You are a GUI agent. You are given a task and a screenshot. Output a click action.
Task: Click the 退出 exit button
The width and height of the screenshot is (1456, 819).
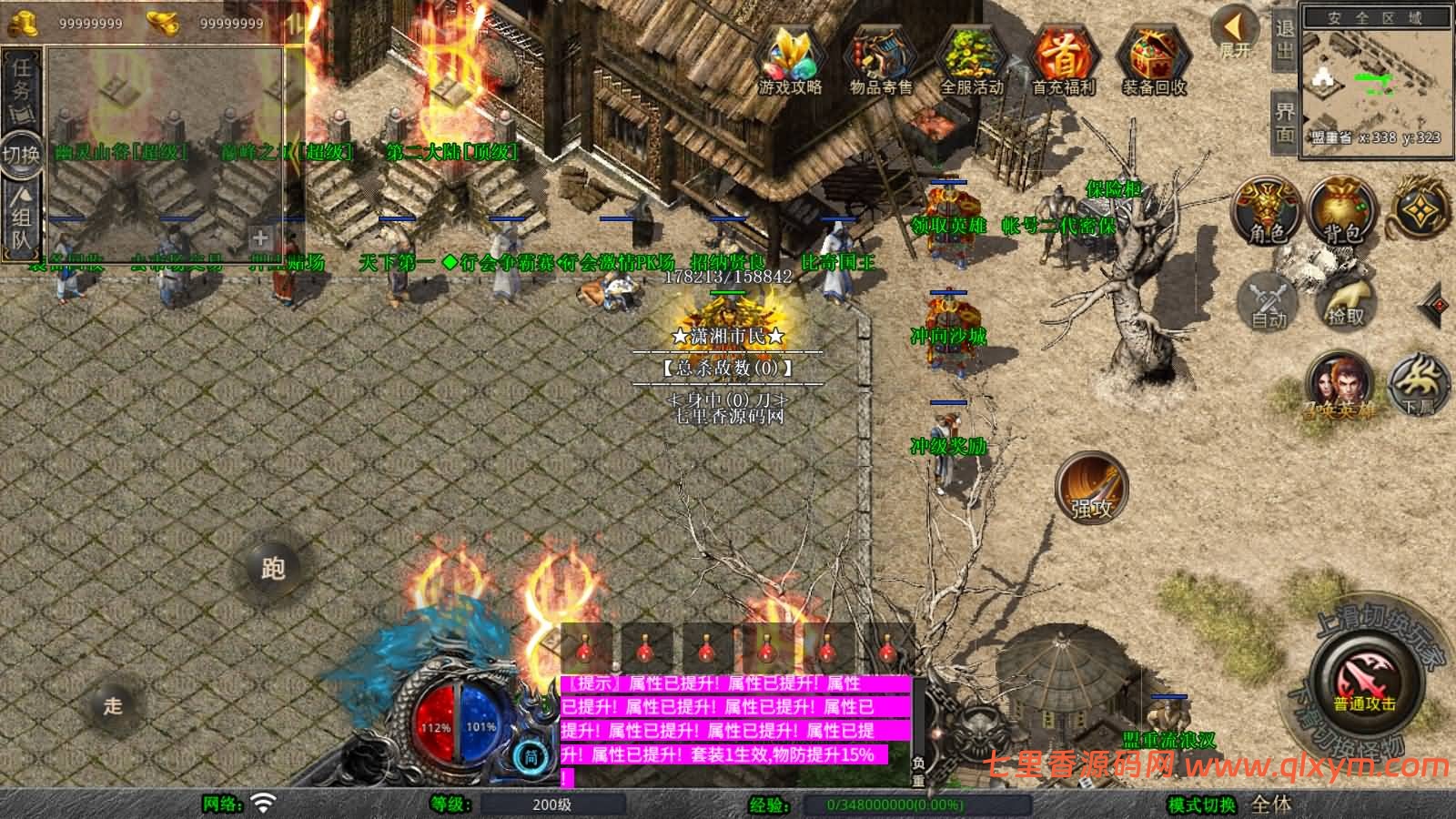tap(1284, 38)
